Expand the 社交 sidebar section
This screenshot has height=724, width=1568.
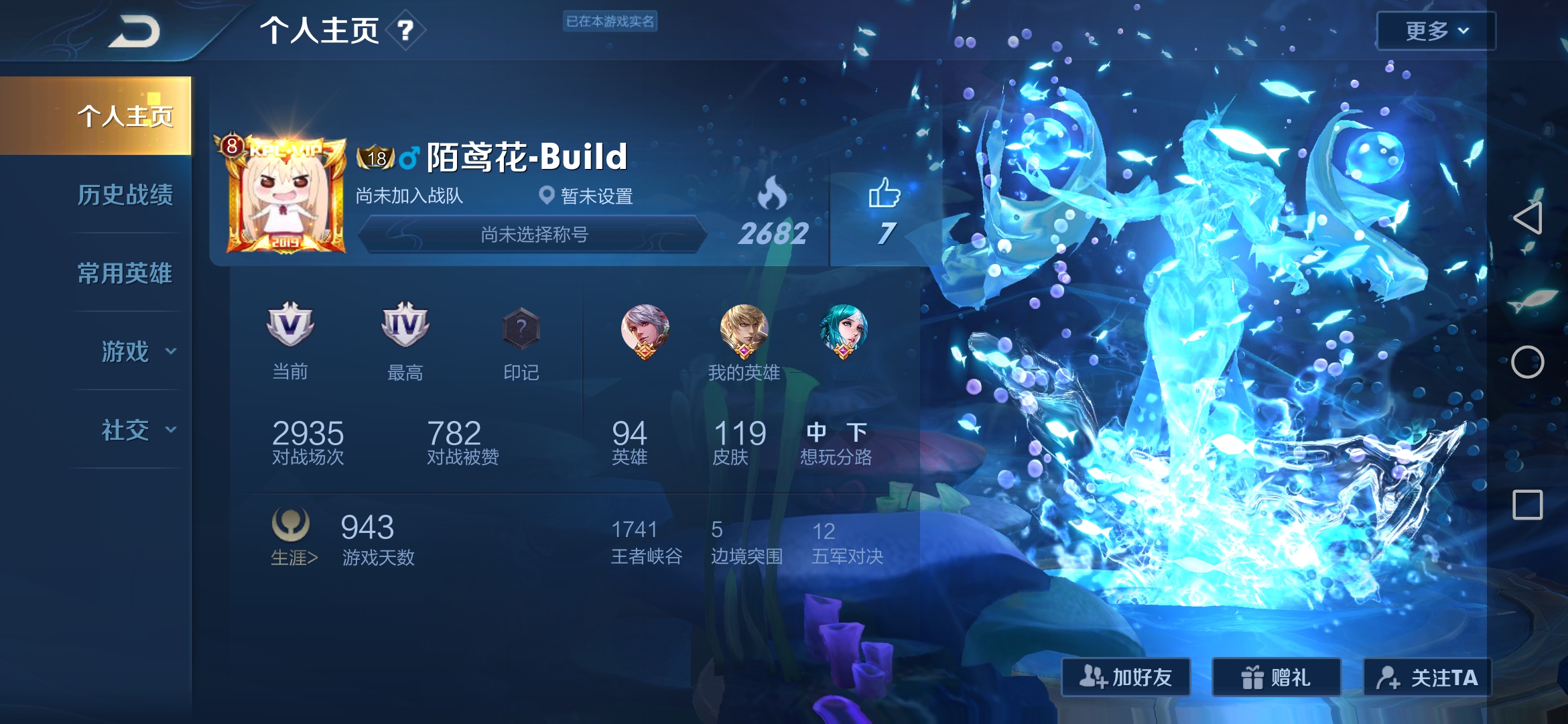127,431
